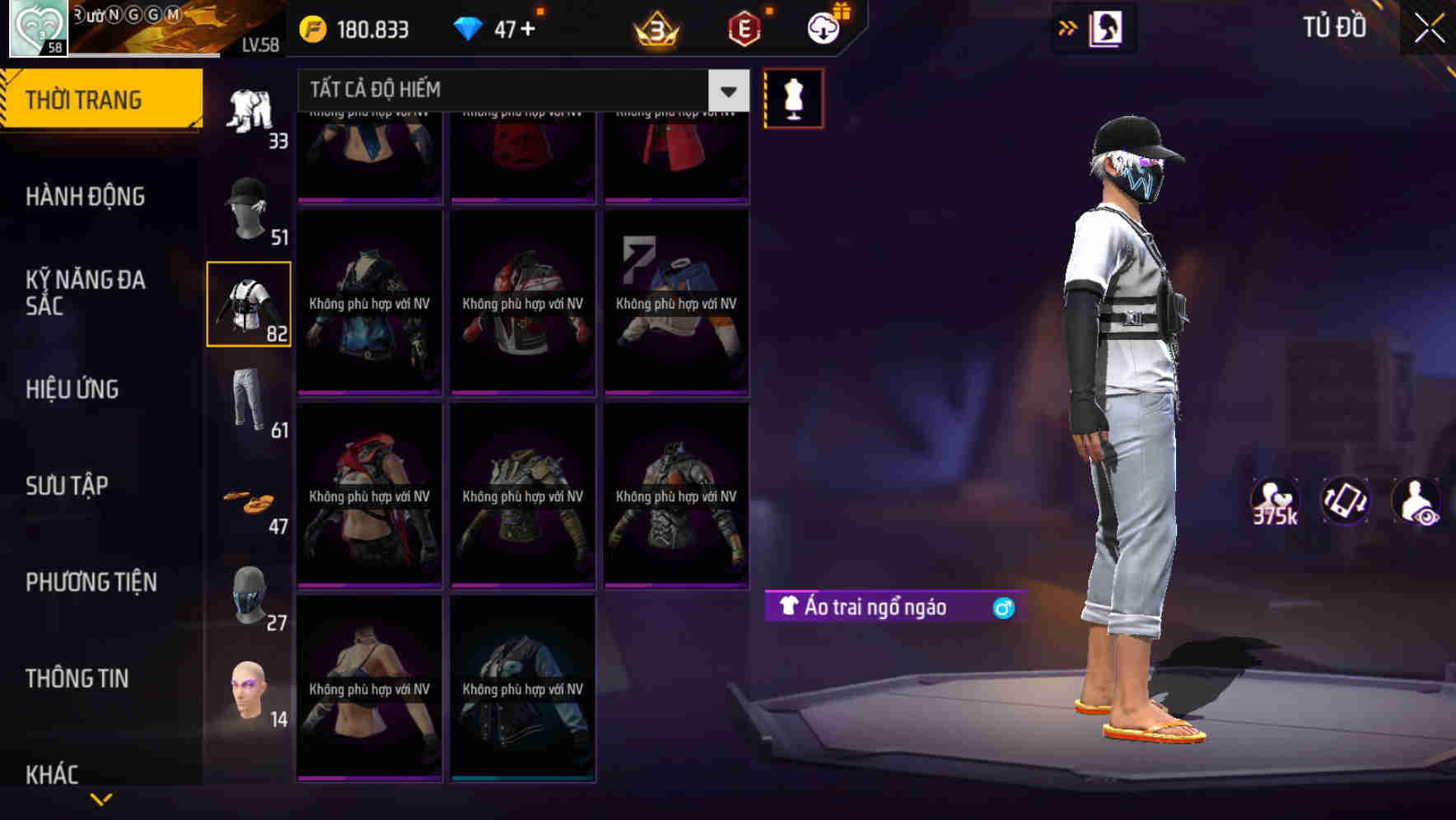The image size is (1456, 820).
Task: Open the cloud download gift icon
Action: click(x=823, y=27)
